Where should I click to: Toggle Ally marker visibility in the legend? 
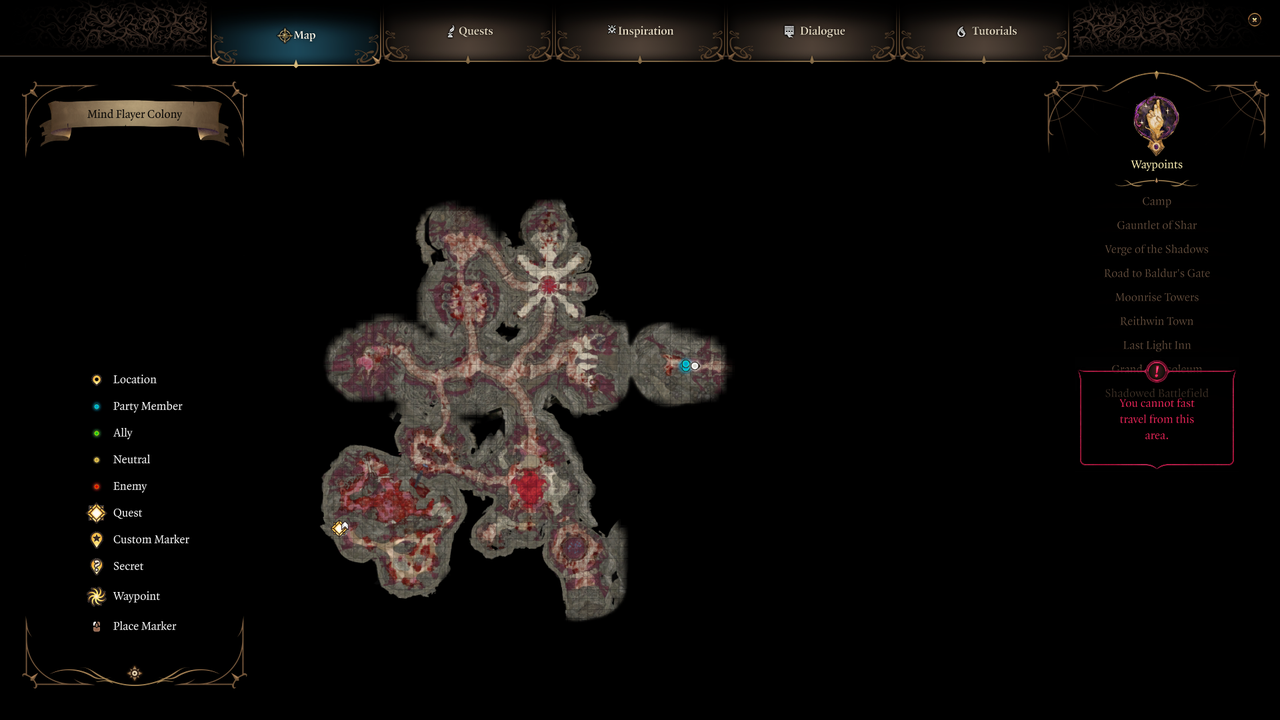[x=96, y=432]
